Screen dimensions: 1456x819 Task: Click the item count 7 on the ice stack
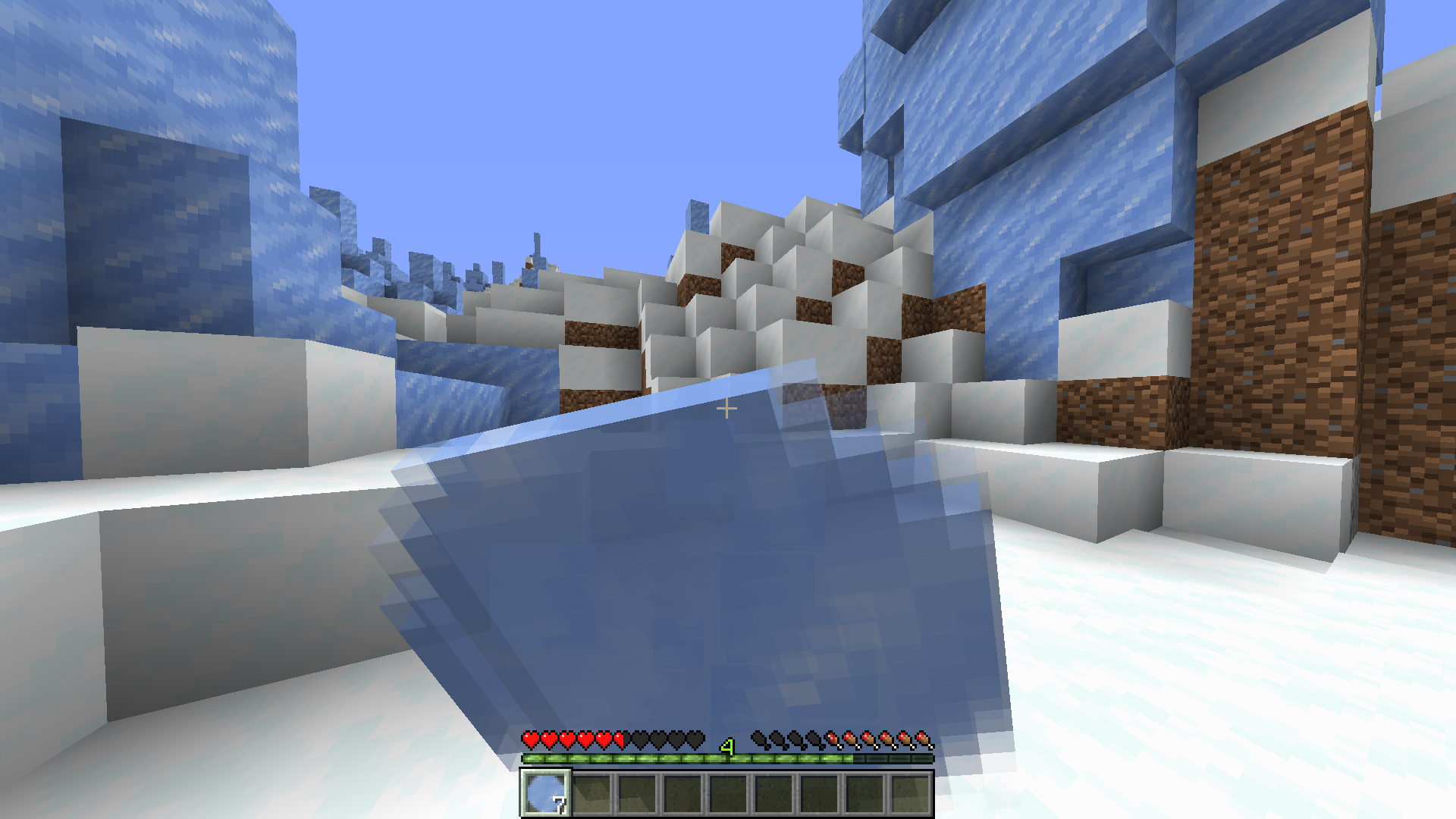pos(561,805)
